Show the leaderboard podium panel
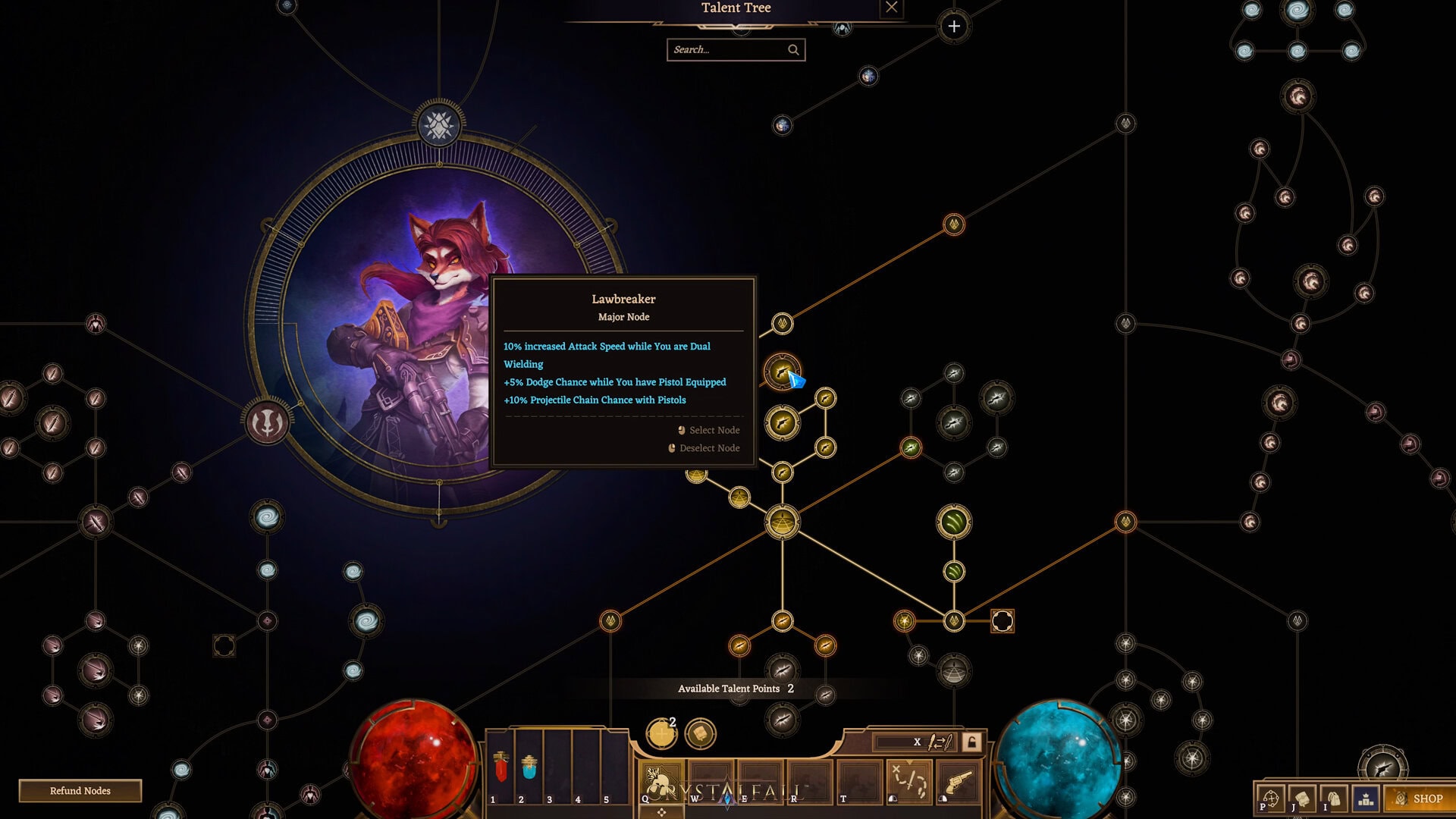 coord(1366,799)
